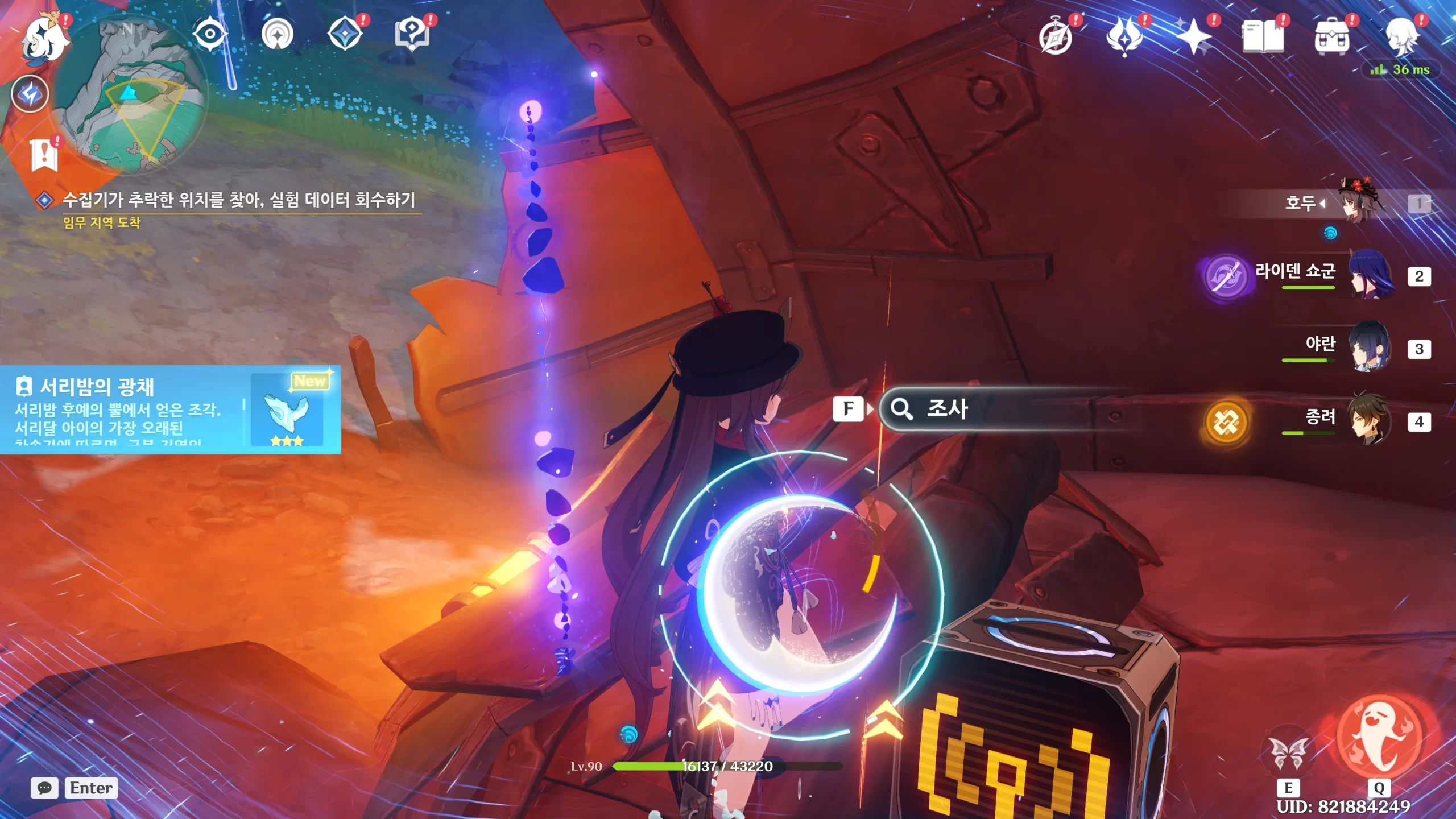1456x819 pixels.
Task: Switch to 야란 party member
Action: [x=1370, y=347]
